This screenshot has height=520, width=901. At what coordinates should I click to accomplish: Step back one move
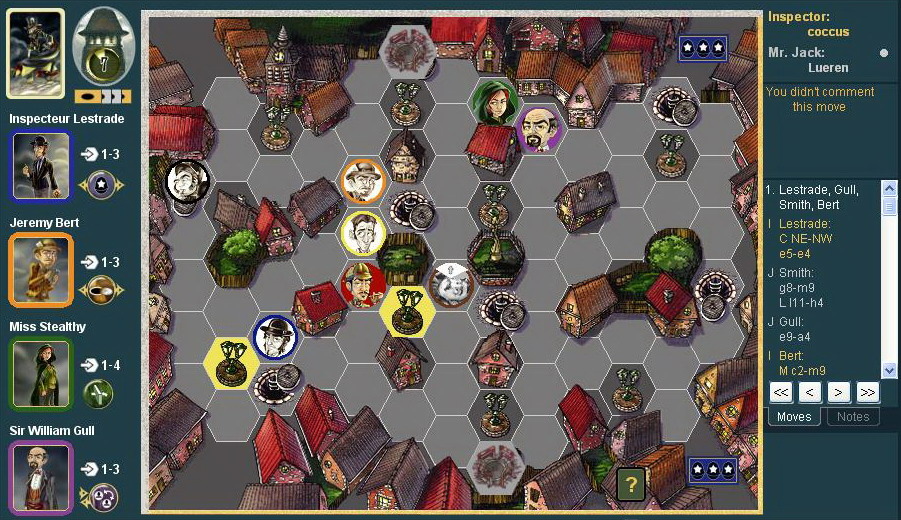[810, 392]
